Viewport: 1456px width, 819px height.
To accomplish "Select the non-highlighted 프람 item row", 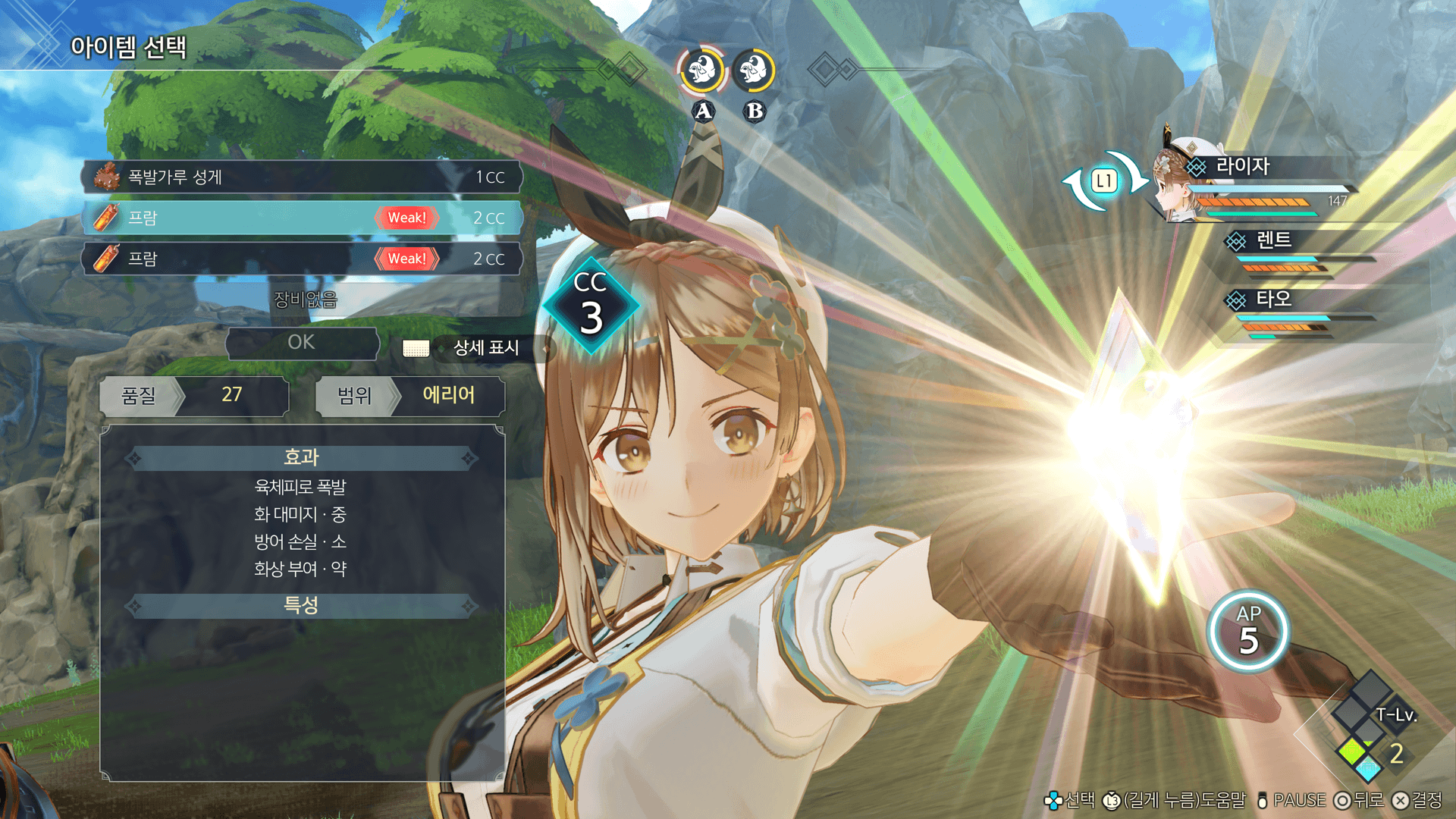I will point(302,259).
